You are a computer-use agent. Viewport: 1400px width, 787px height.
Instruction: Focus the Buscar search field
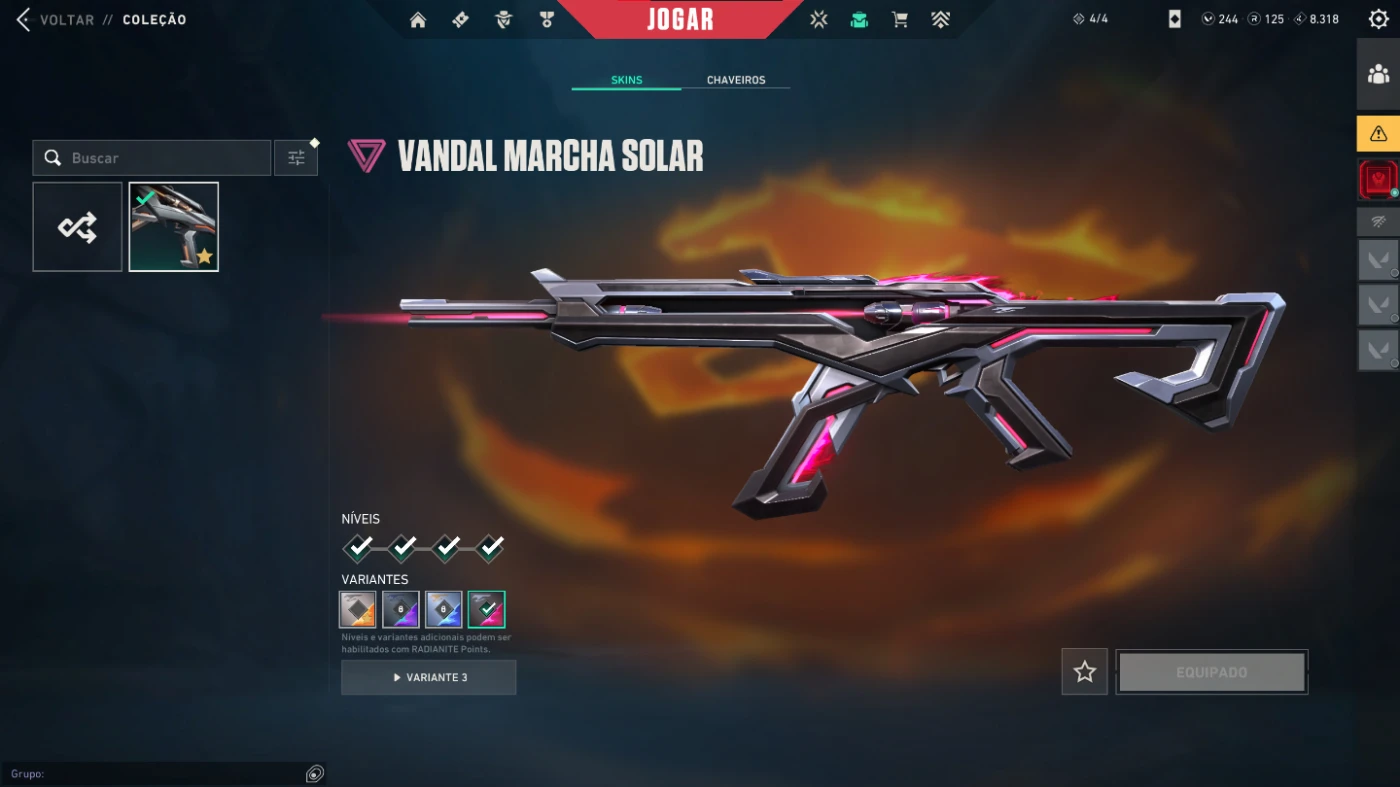tap(160, 158)
